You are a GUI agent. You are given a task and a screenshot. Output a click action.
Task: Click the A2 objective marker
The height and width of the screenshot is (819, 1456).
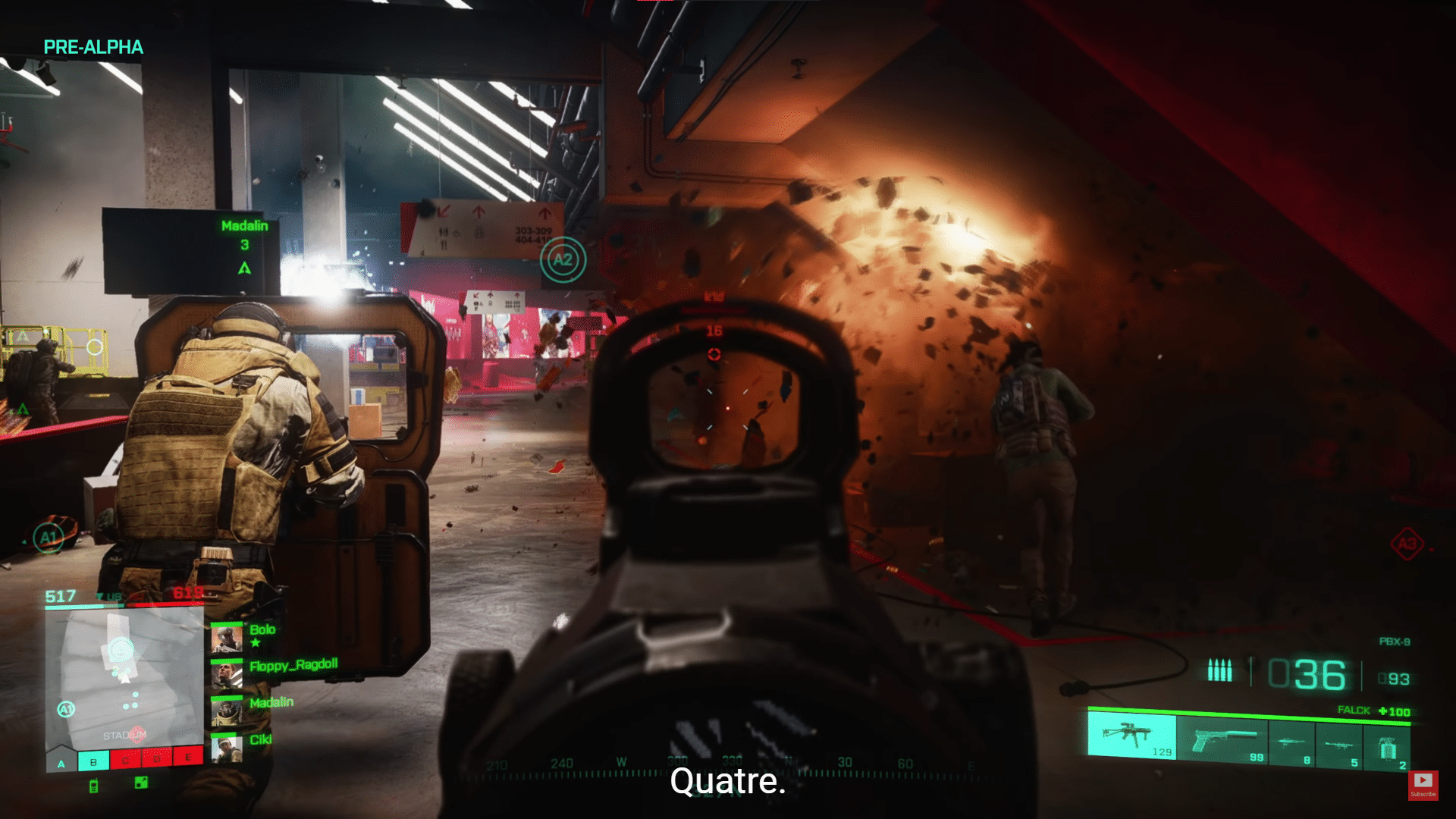(563, 260)
